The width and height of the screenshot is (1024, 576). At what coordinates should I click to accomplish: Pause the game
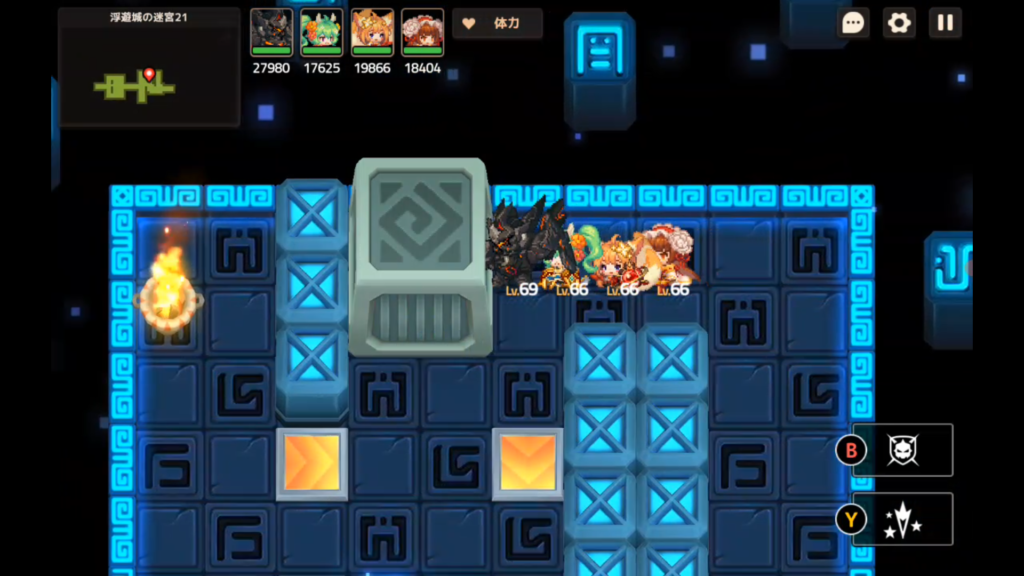click(x=945, y=23)
